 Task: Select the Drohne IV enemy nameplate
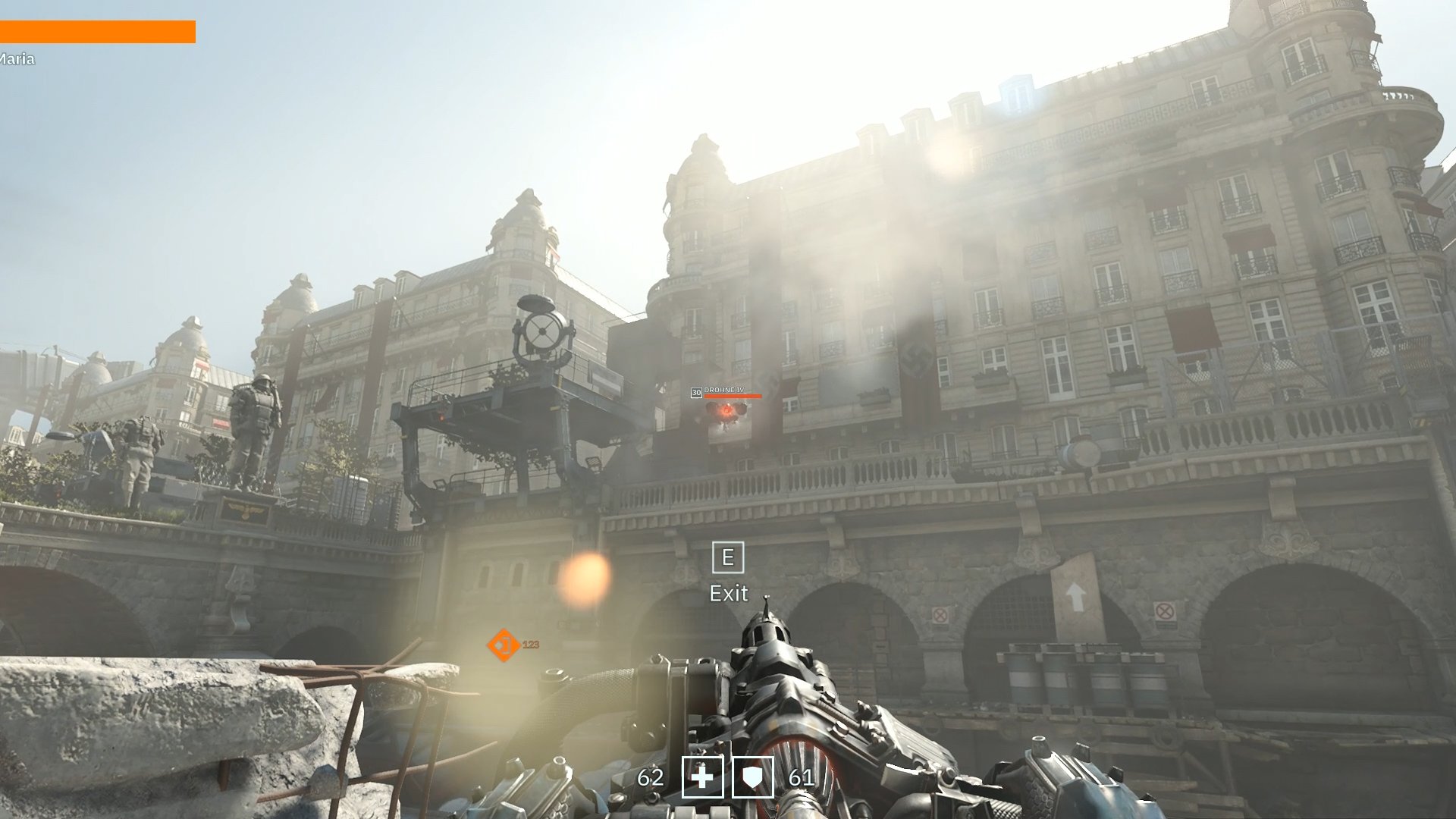pyautogui.click(x=723, y=390)
